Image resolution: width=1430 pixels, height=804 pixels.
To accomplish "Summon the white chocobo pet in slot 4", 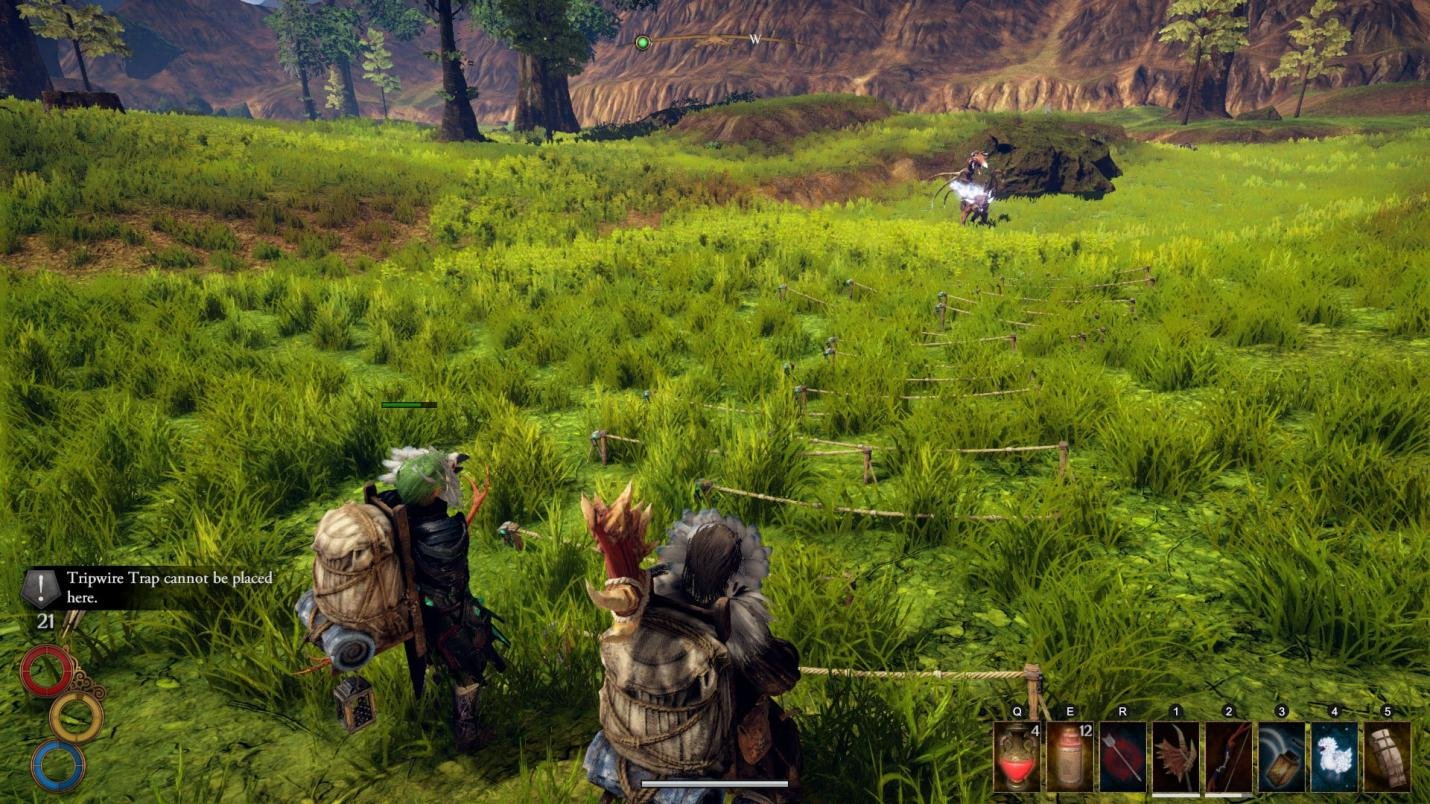I will click(1334, 756).
